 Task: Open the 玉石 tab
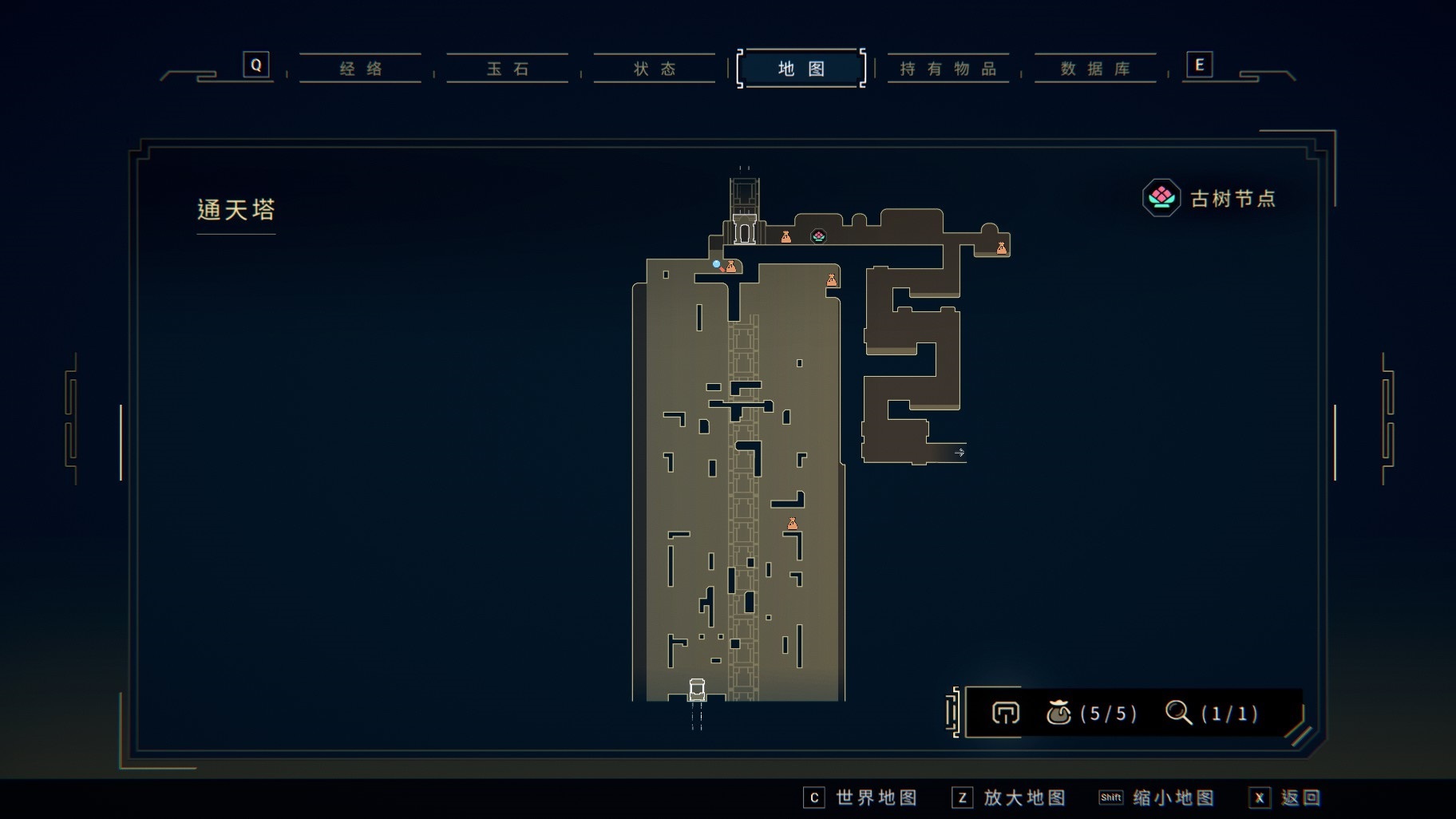click(508, 69)
